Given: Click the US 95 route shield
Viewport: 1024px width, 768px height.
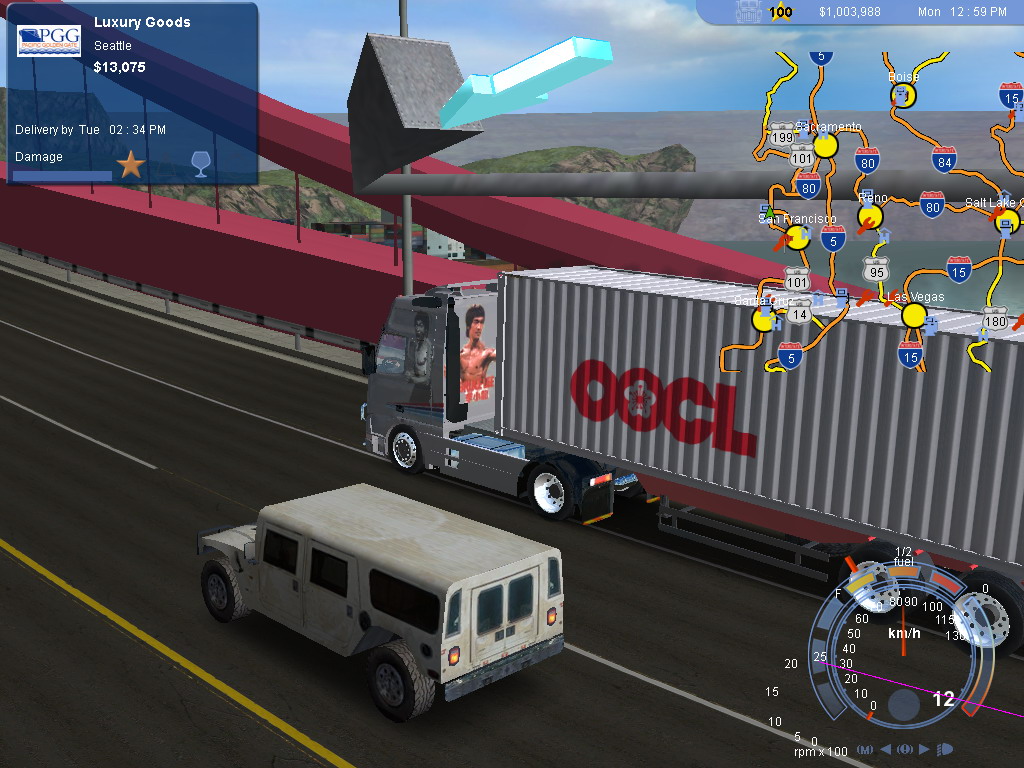Looking at the screenshot, I should click(877, 269).
